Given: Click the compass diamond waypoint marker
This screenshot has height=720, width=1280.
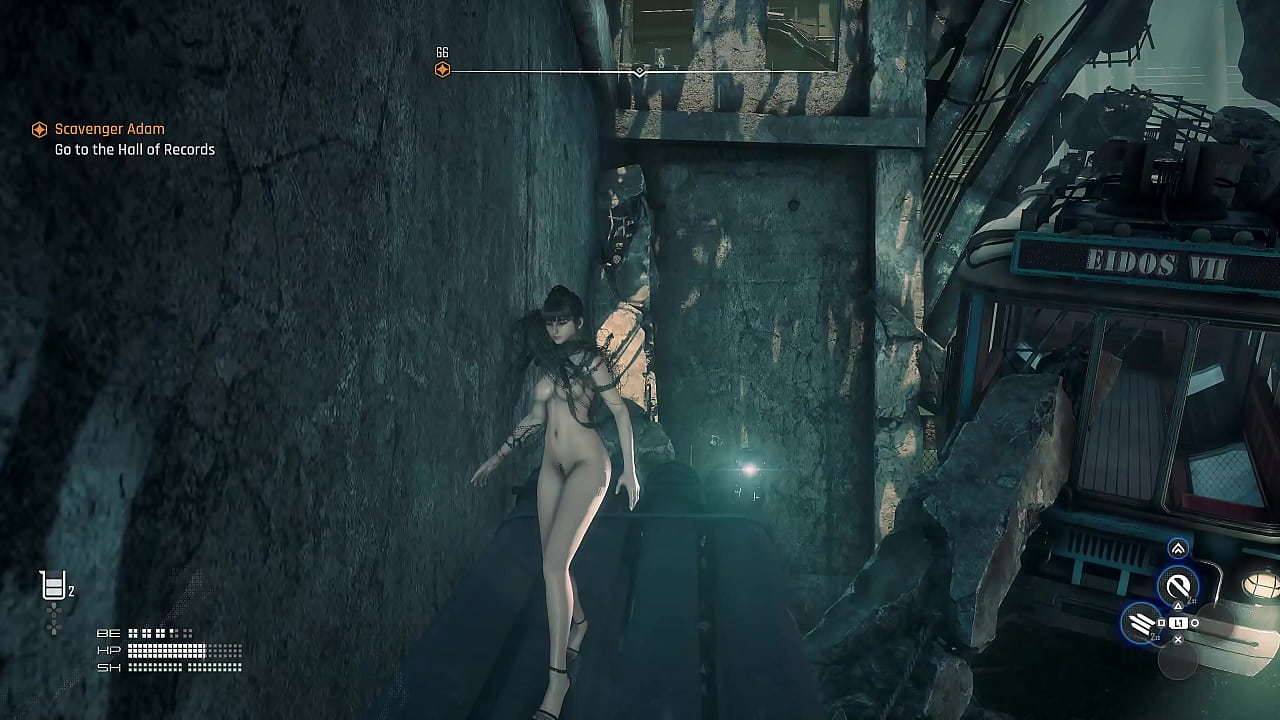Looking at the screenshot, I should click(639, 71).
